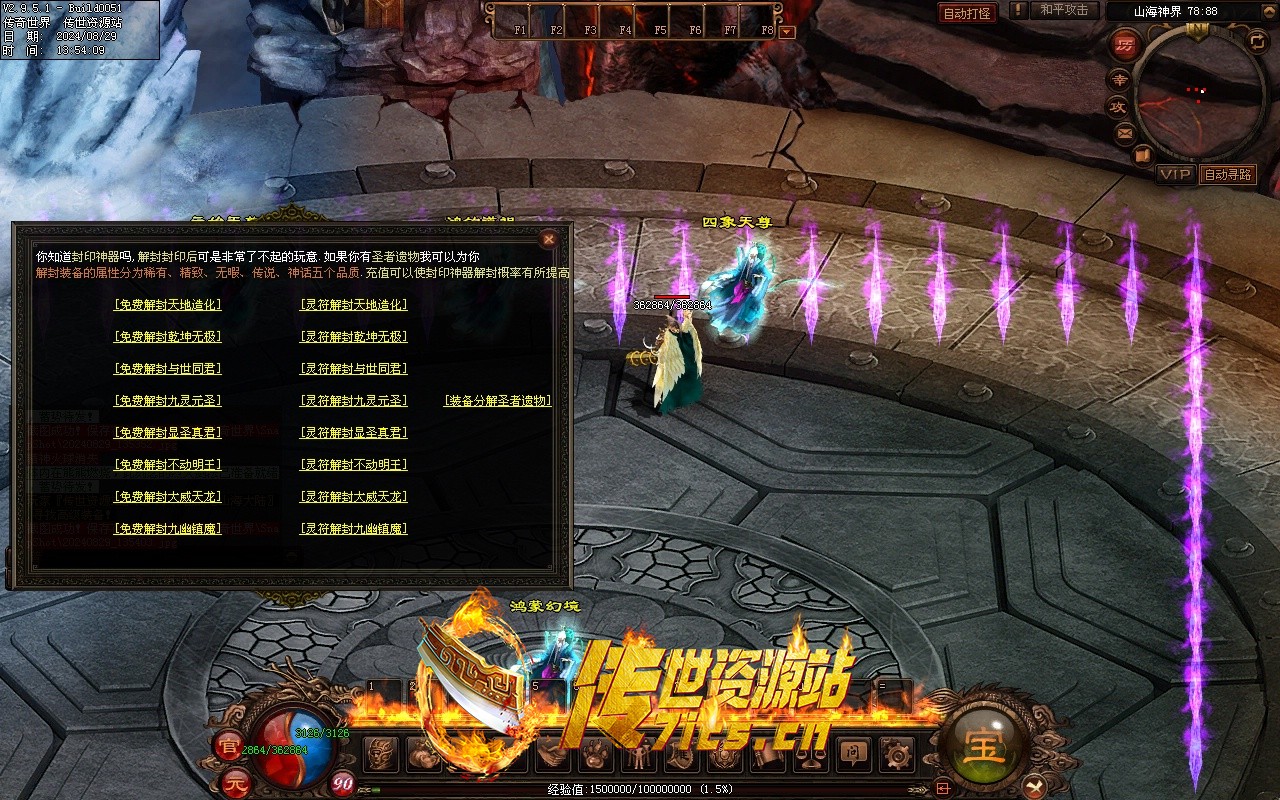This screenshot has width=1280, height=800.
Task: Pick 灵符解封大威天龙 option
Action: click(x=354, y=497)
